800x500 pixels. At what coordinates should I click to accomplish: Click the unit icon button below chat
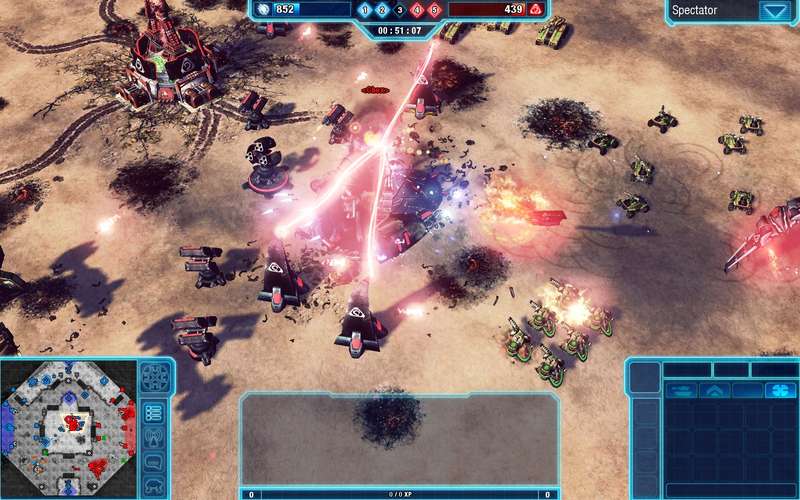click(154, 485)
